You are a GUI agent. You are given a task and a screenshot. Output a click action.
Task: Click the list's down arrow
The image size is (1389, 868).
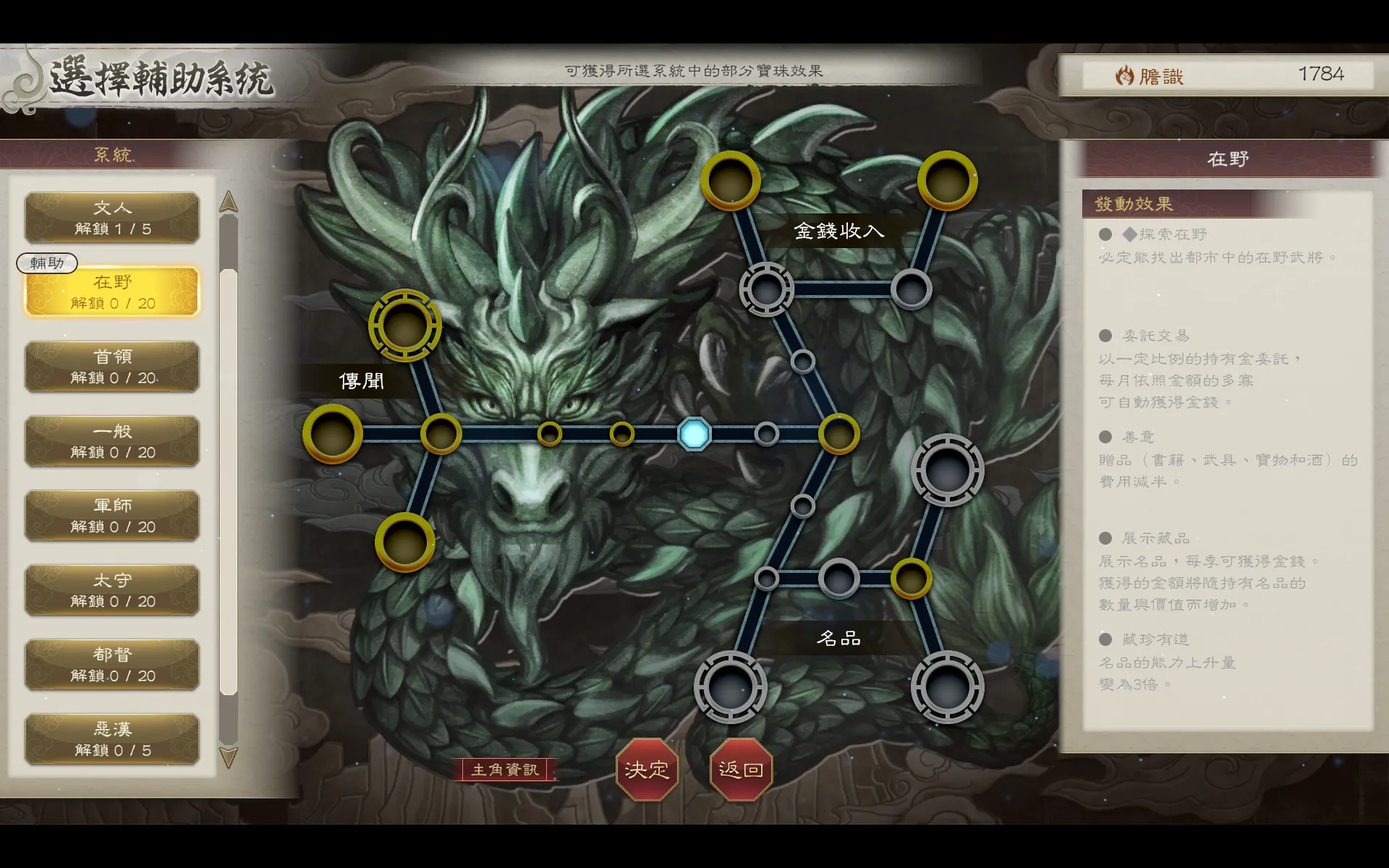pos(229,757)
